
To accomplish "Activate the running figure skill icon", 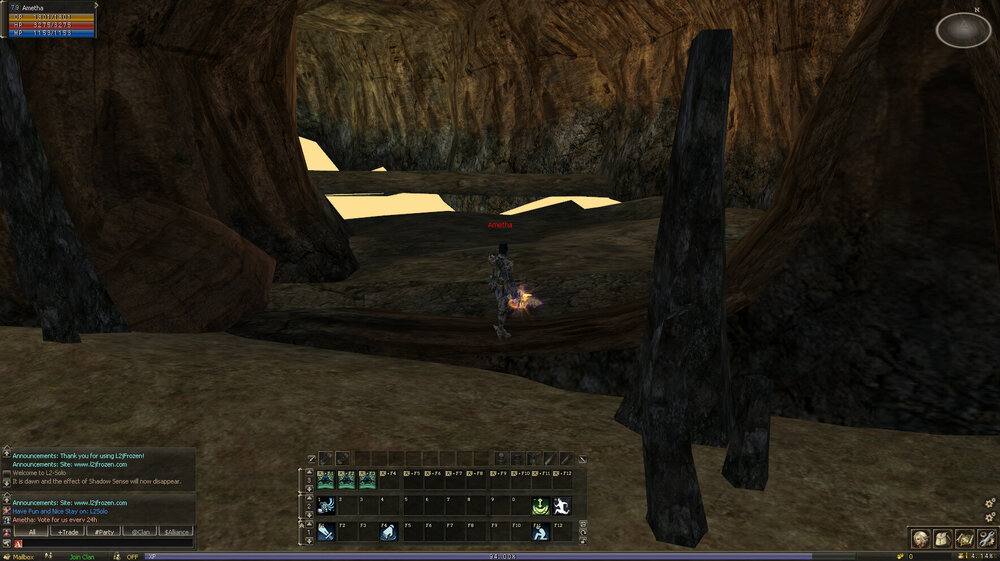I will pyautogui.click(x=561, y=507).
